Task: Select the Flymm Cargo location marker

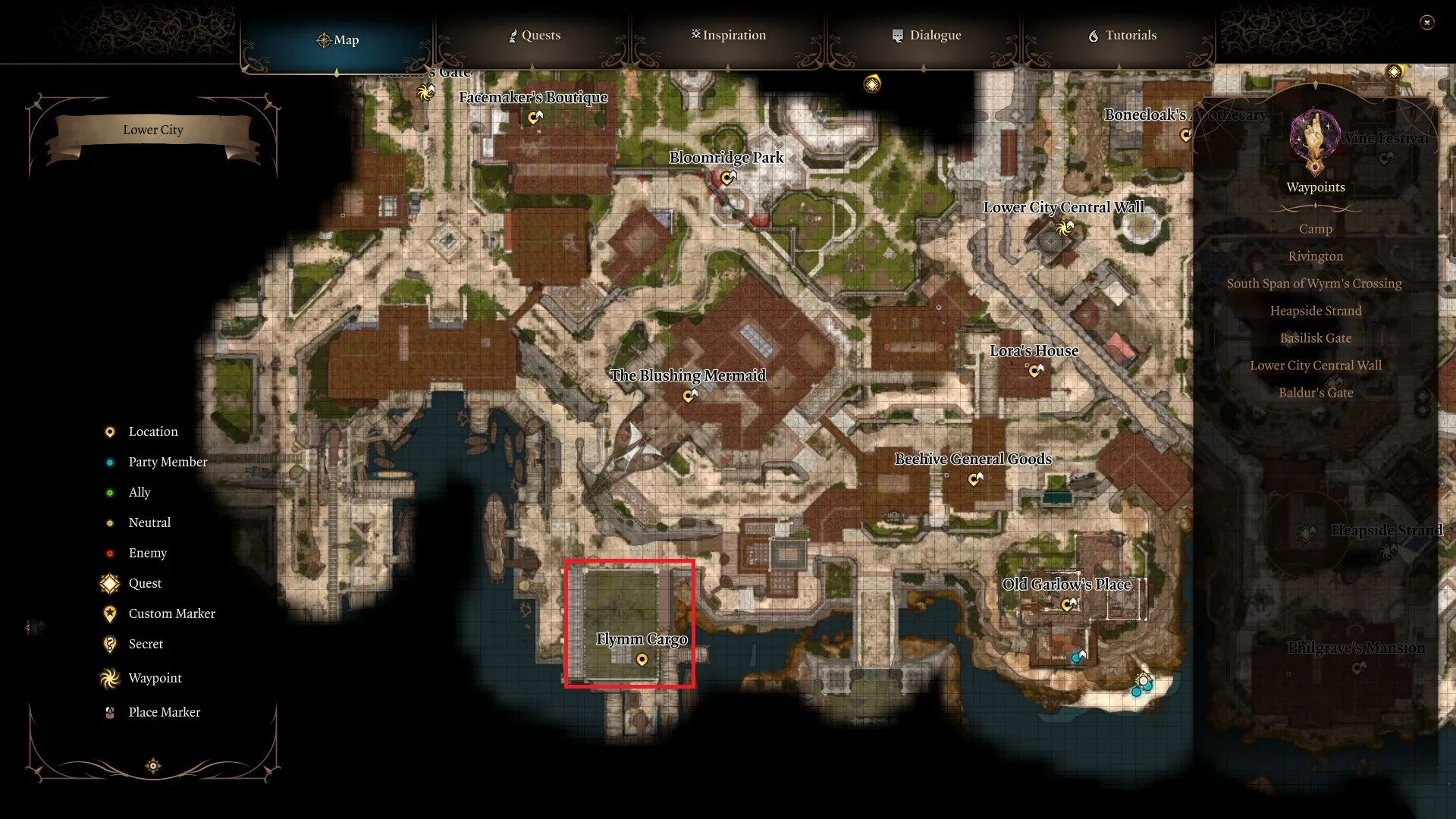Action: pos(643,659)
